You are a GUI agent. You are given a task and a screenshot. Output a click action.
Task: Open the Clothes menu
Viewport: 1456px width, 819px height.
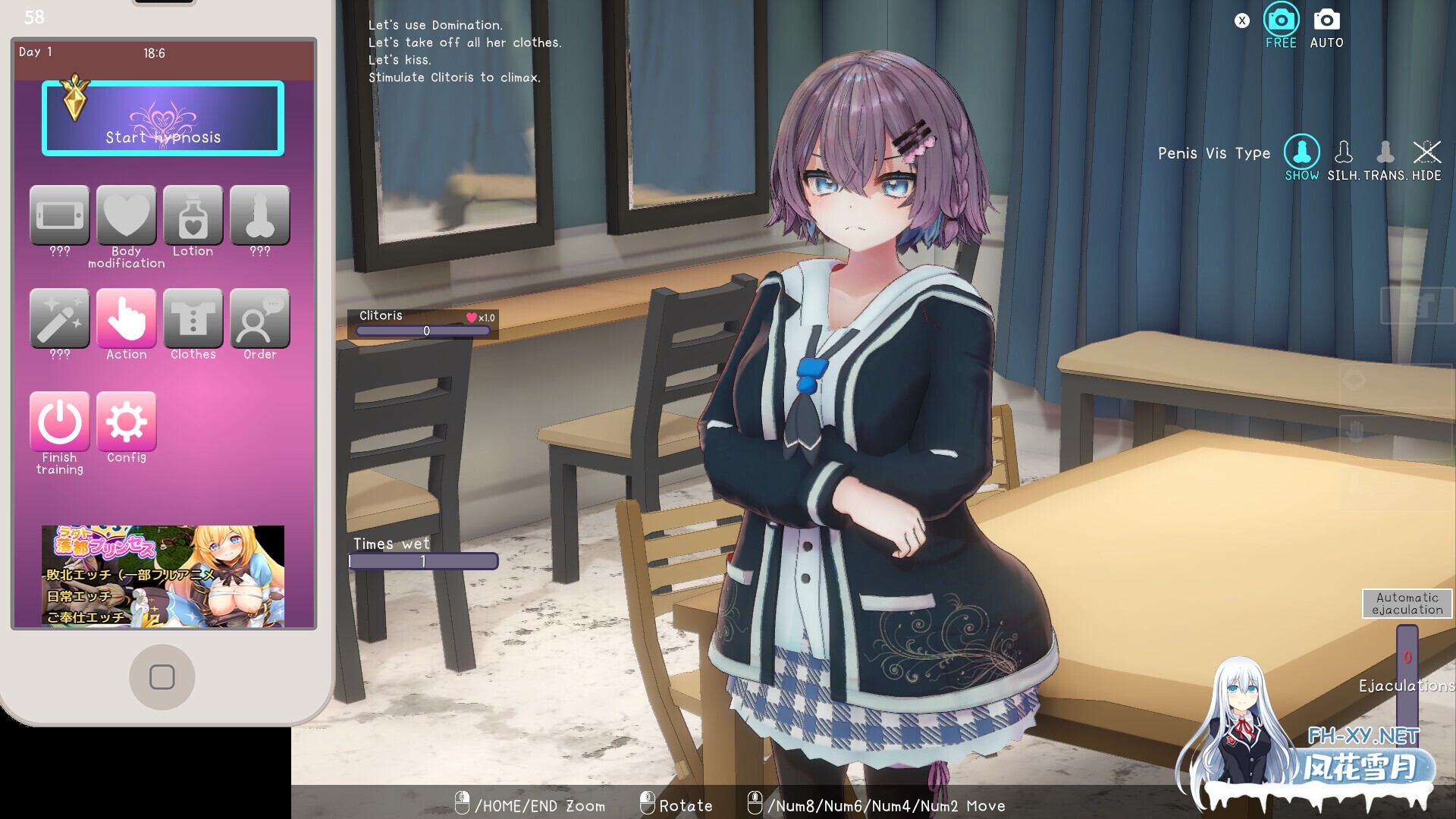coord(193,319)
